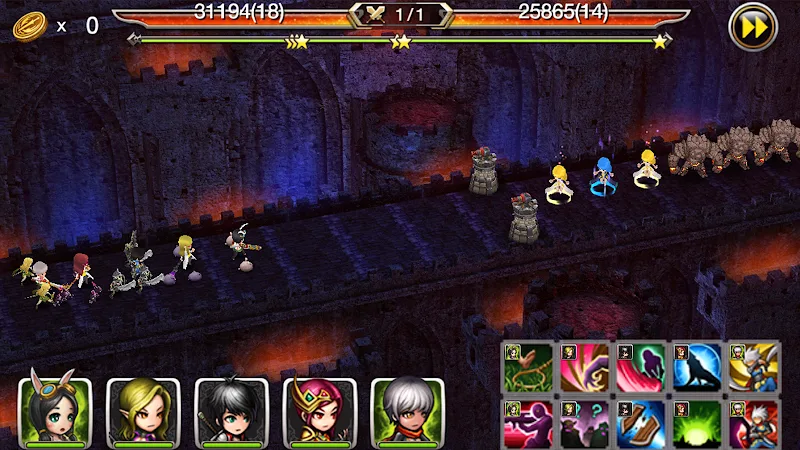Cast the blue howling wolf skill
Image resolution: width=800 pixels, height=450 pixels.
tap(697, 367)
